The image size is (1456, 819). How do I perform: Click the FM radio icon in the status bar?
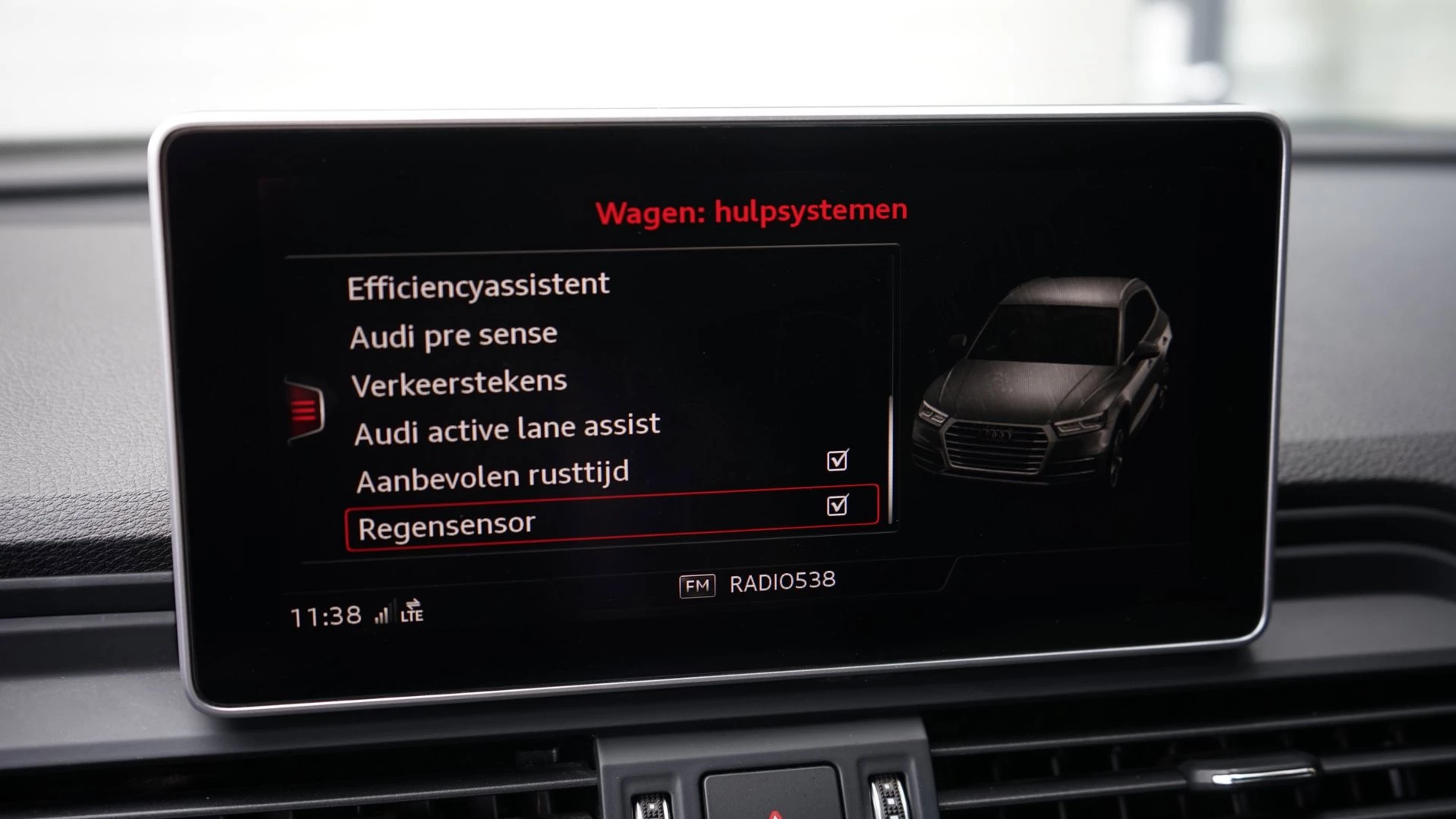[699, 584]
